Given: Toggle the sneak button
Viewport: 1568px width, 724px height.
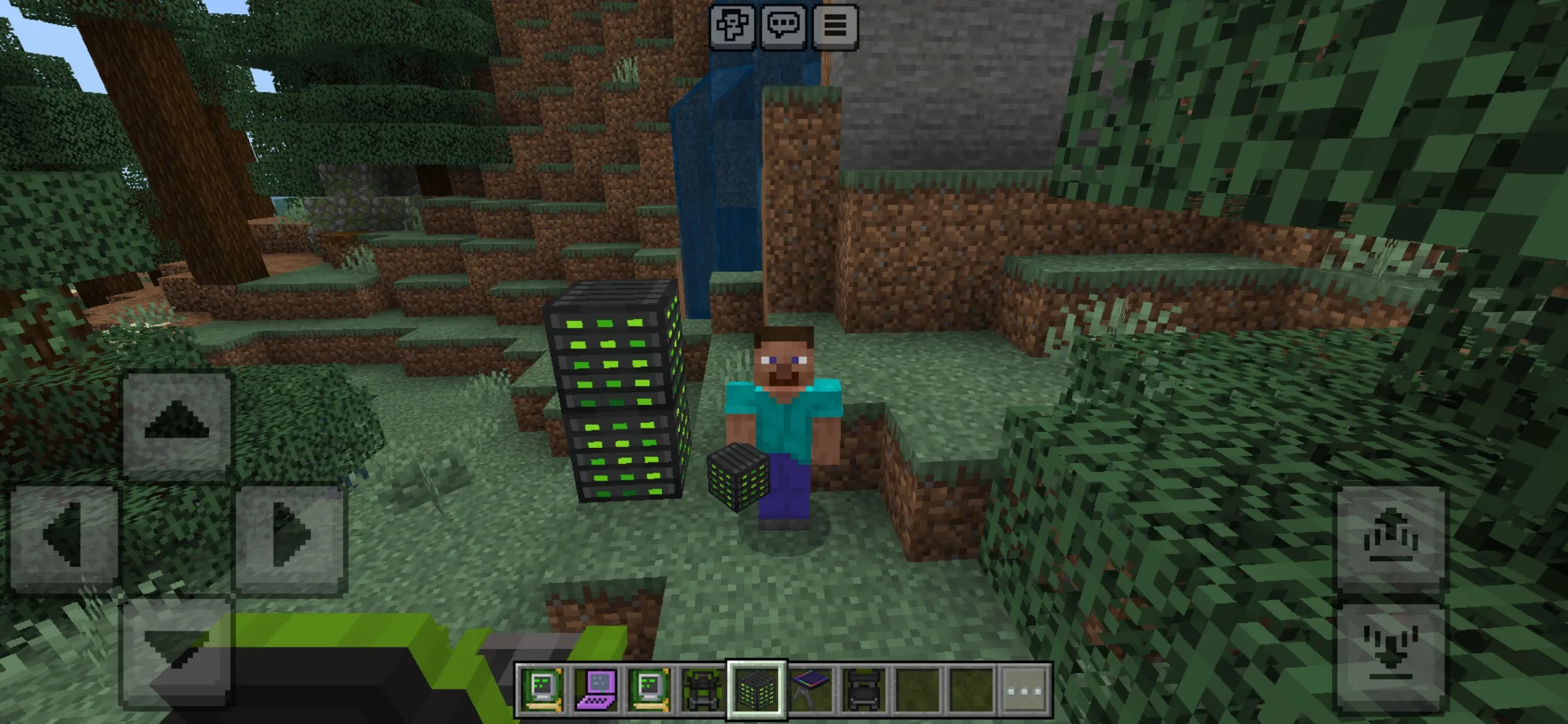Looking at the screenshot, I should [x=1391, y=653].
